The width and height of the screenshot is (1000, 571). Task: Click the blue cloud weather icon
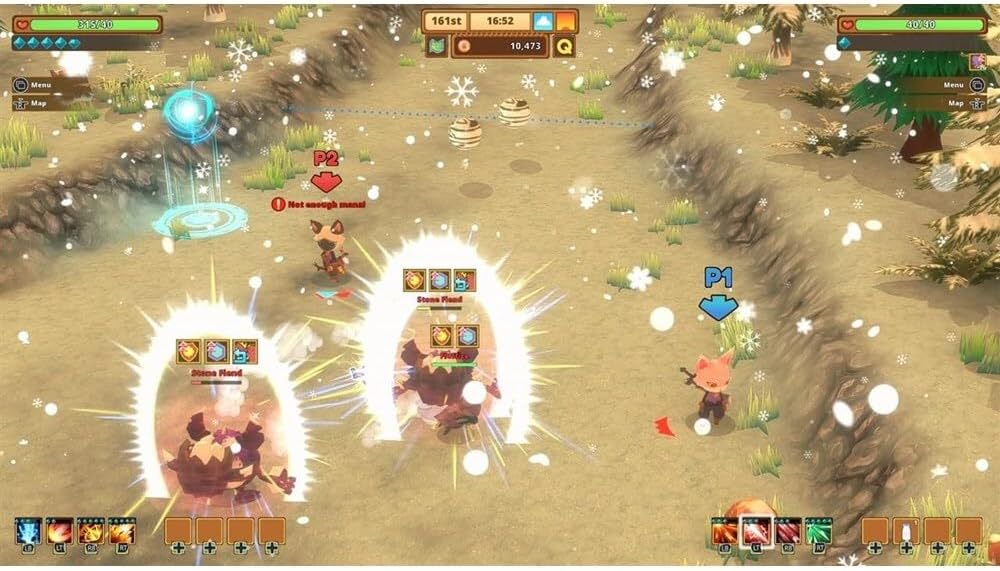pos(543,21)
